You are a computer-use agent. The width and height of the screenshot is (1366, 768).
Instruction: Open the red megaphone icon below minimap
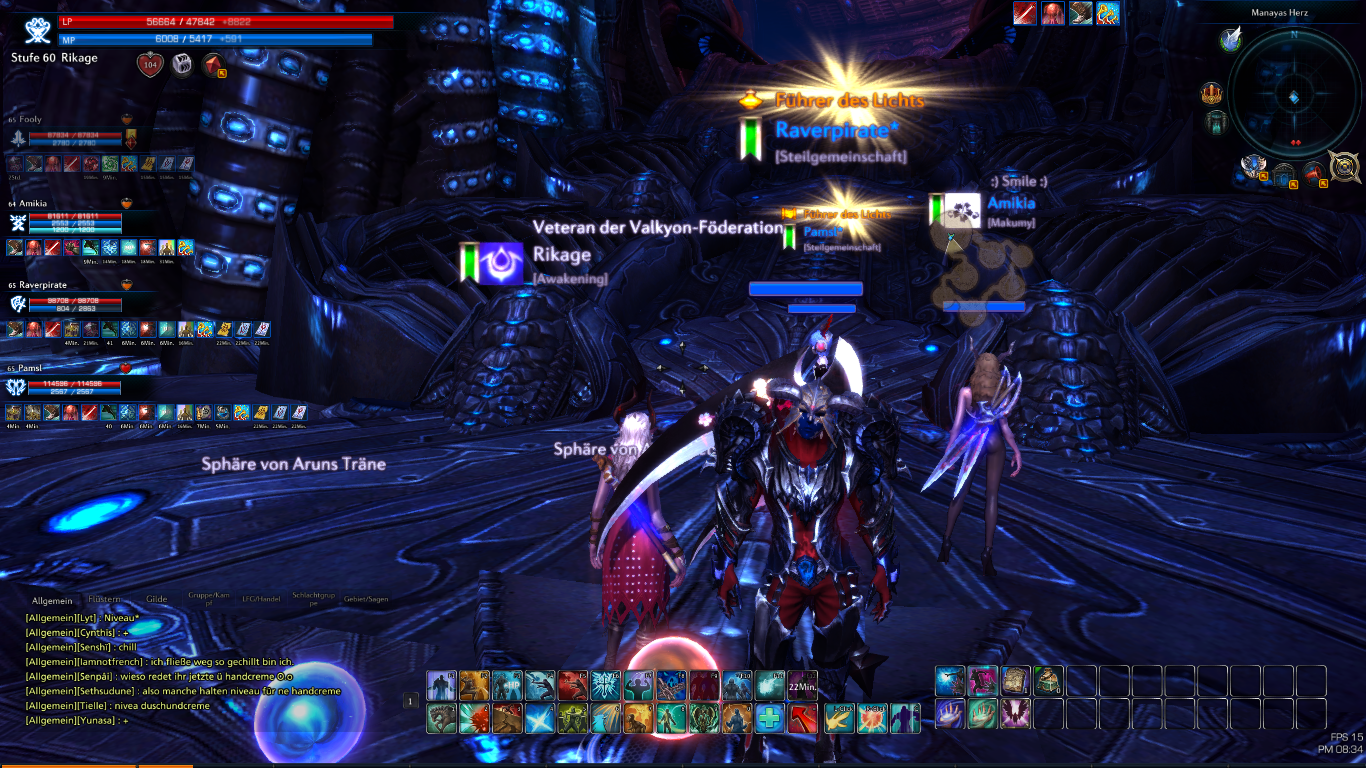click(1316, 171)
